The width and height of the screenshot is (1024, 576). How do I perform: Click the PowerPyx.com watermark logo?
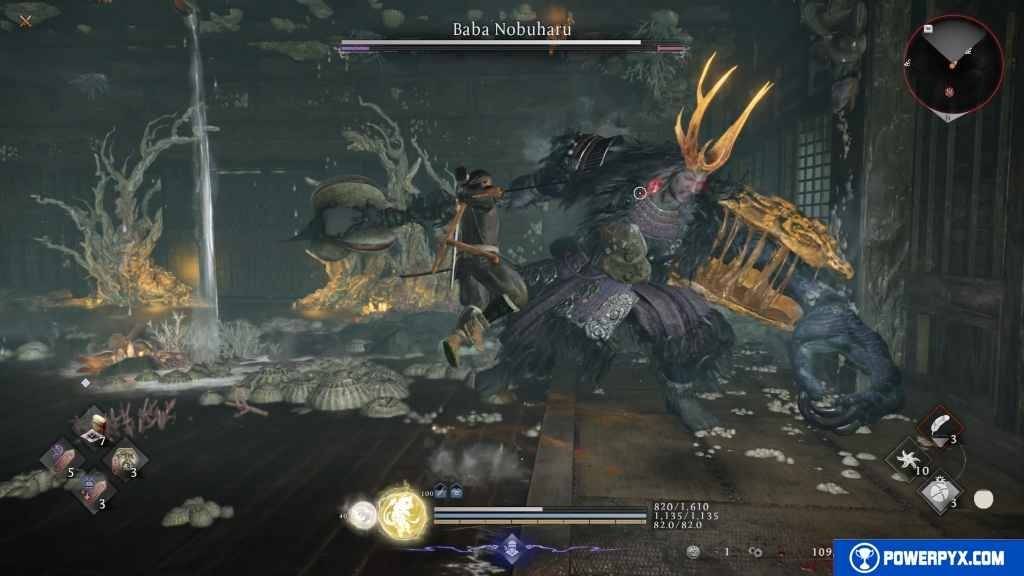pos(927,557)
